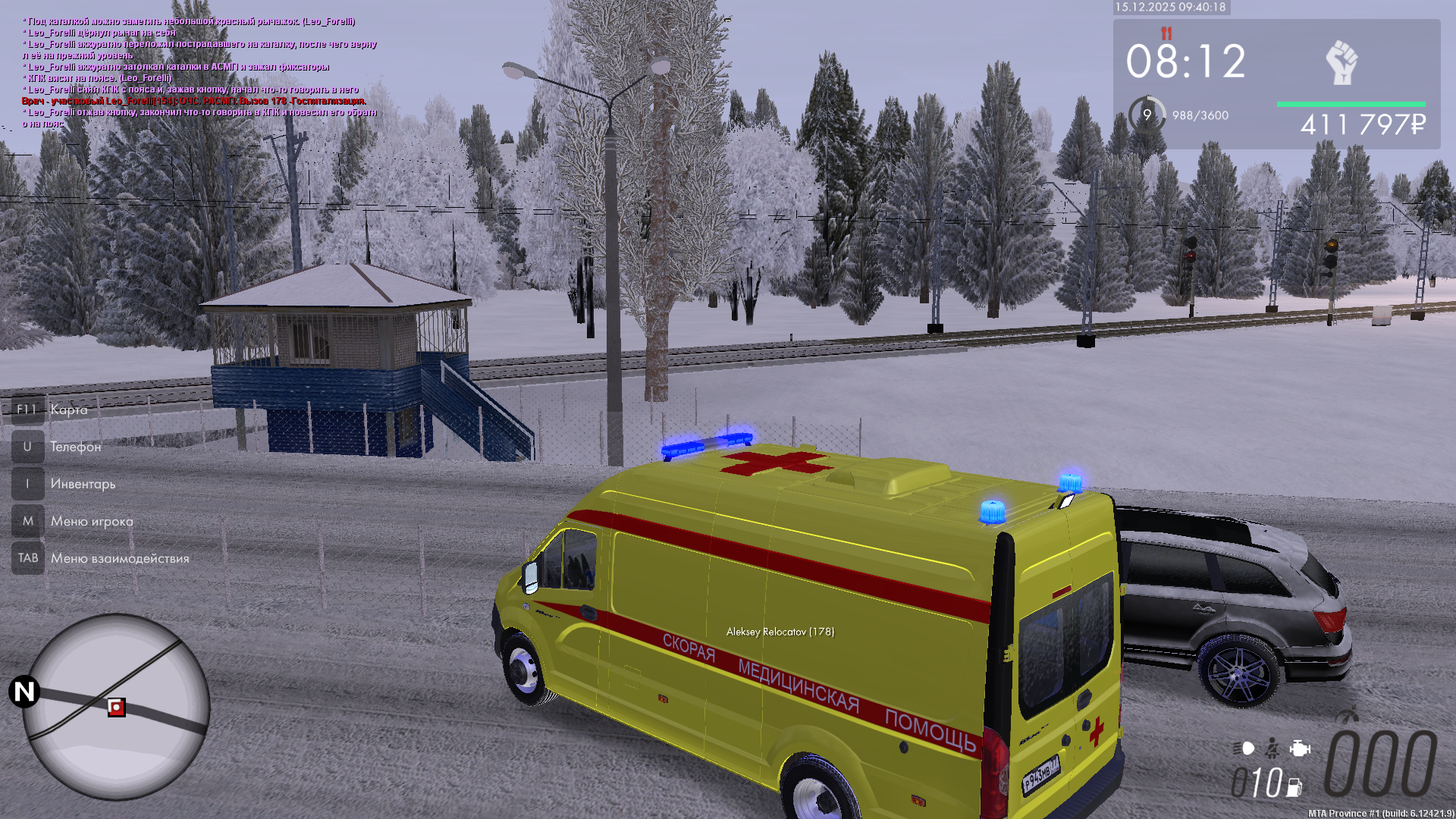Click the chat log messages area
Screen dimensions: 1456x819
pos(199,73)
